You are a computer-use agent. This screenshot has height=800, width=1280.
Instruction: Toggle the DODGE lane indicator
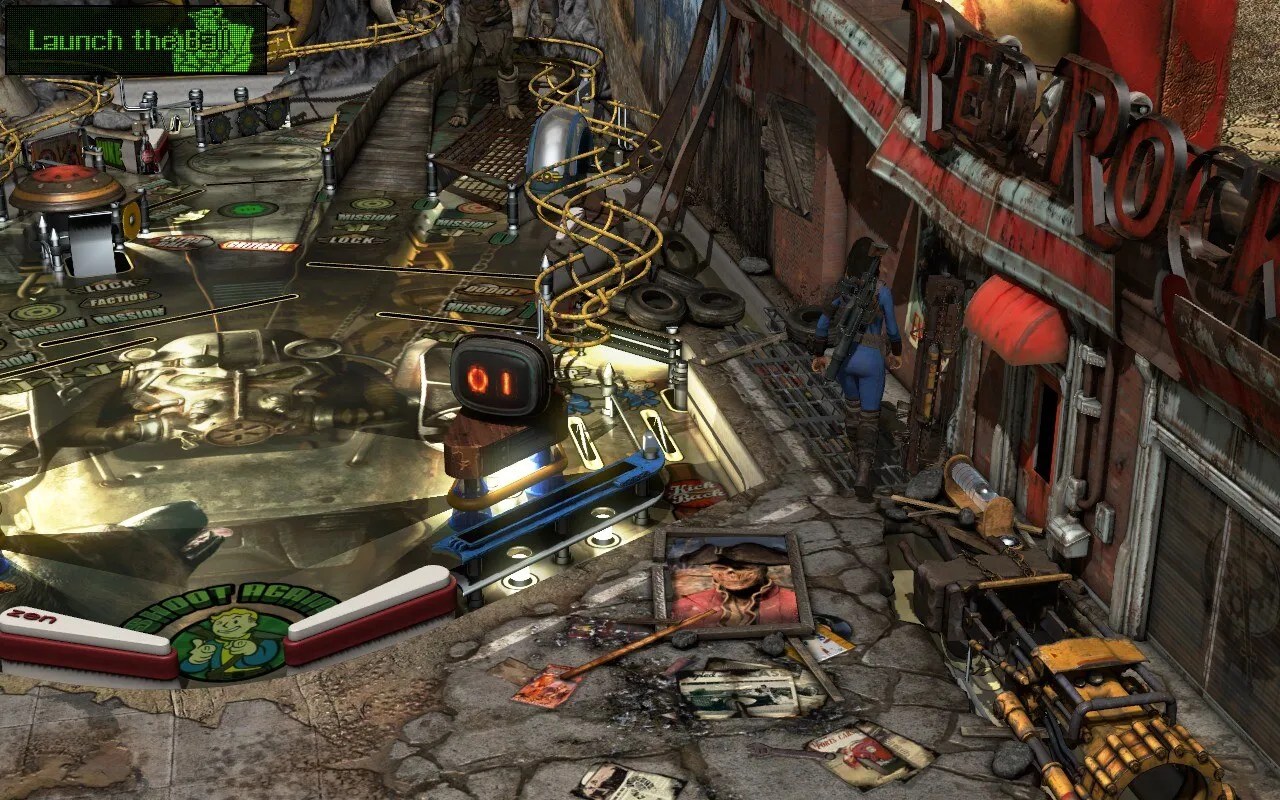490,290
